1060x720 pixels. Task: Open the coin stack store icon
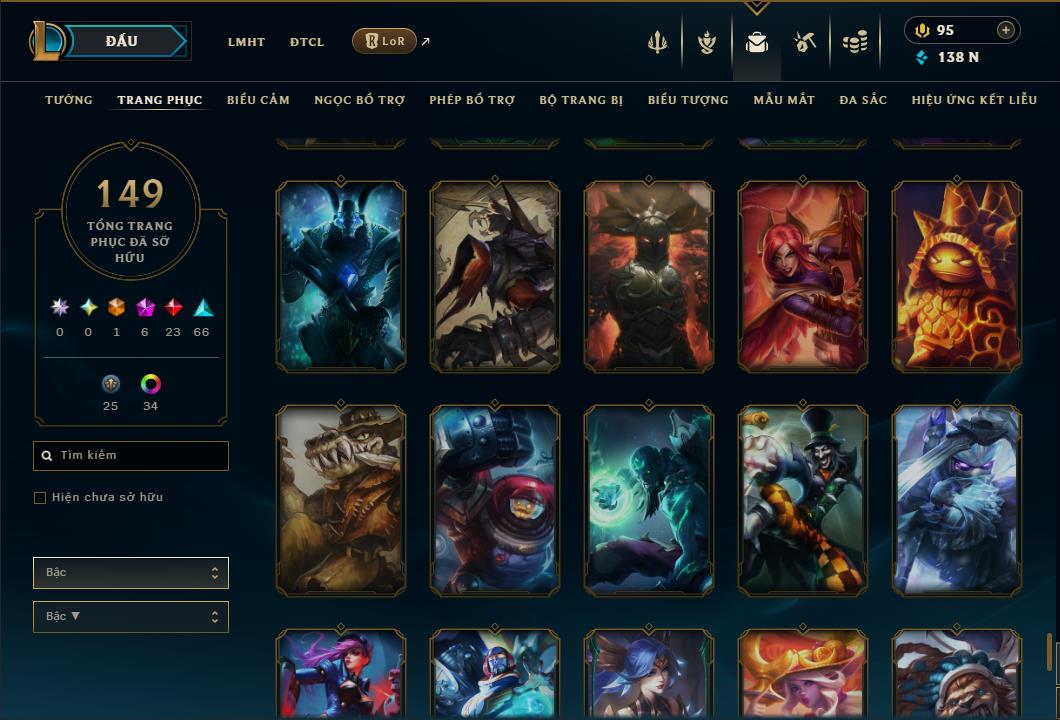854,42
